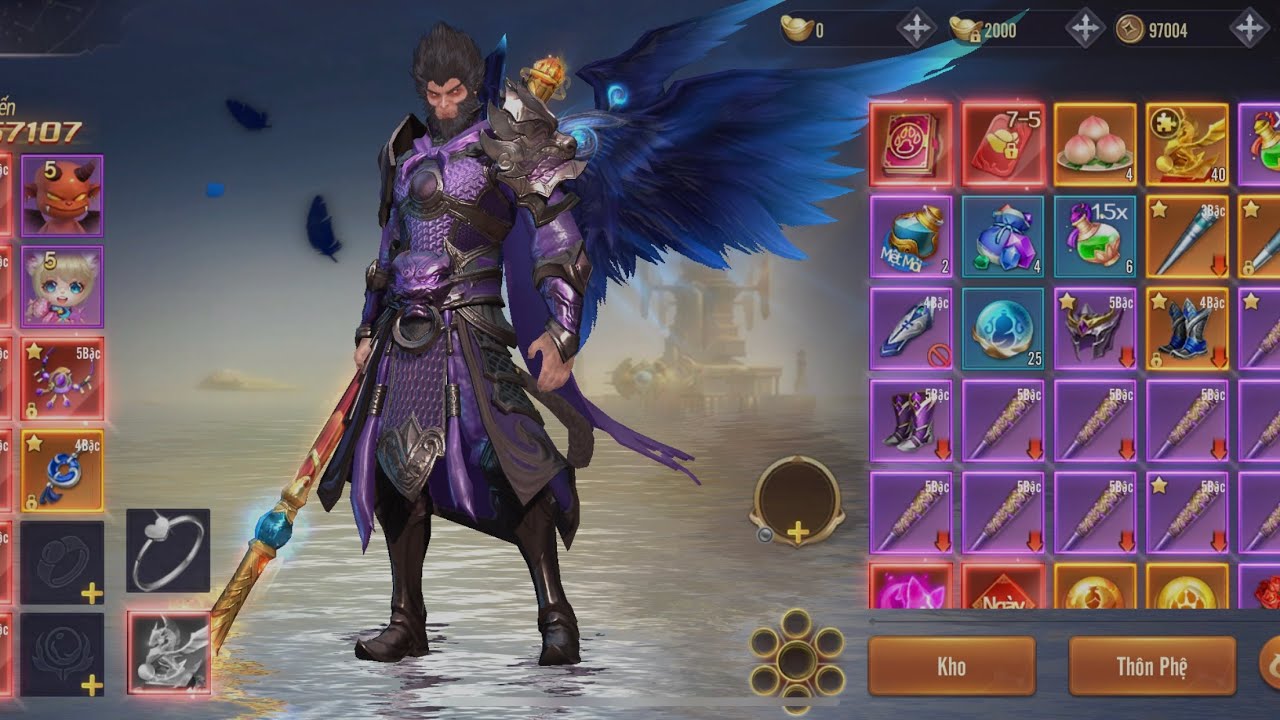1280x720 pixels.
Task: Tap the Thôn Phệ button
Action: point(1152,666)
